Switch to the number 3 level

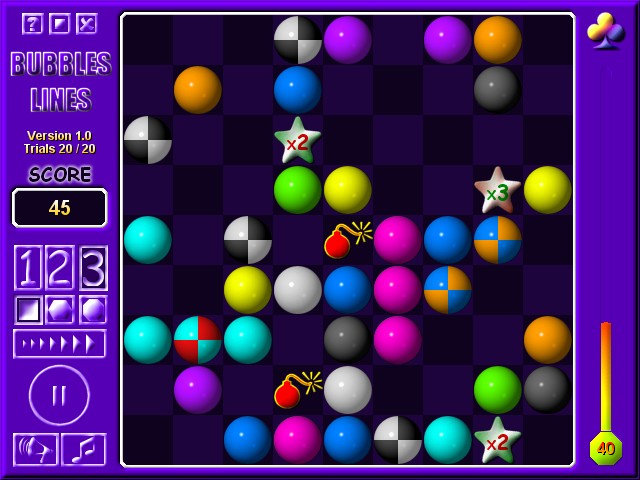click(x=93, y=268)
